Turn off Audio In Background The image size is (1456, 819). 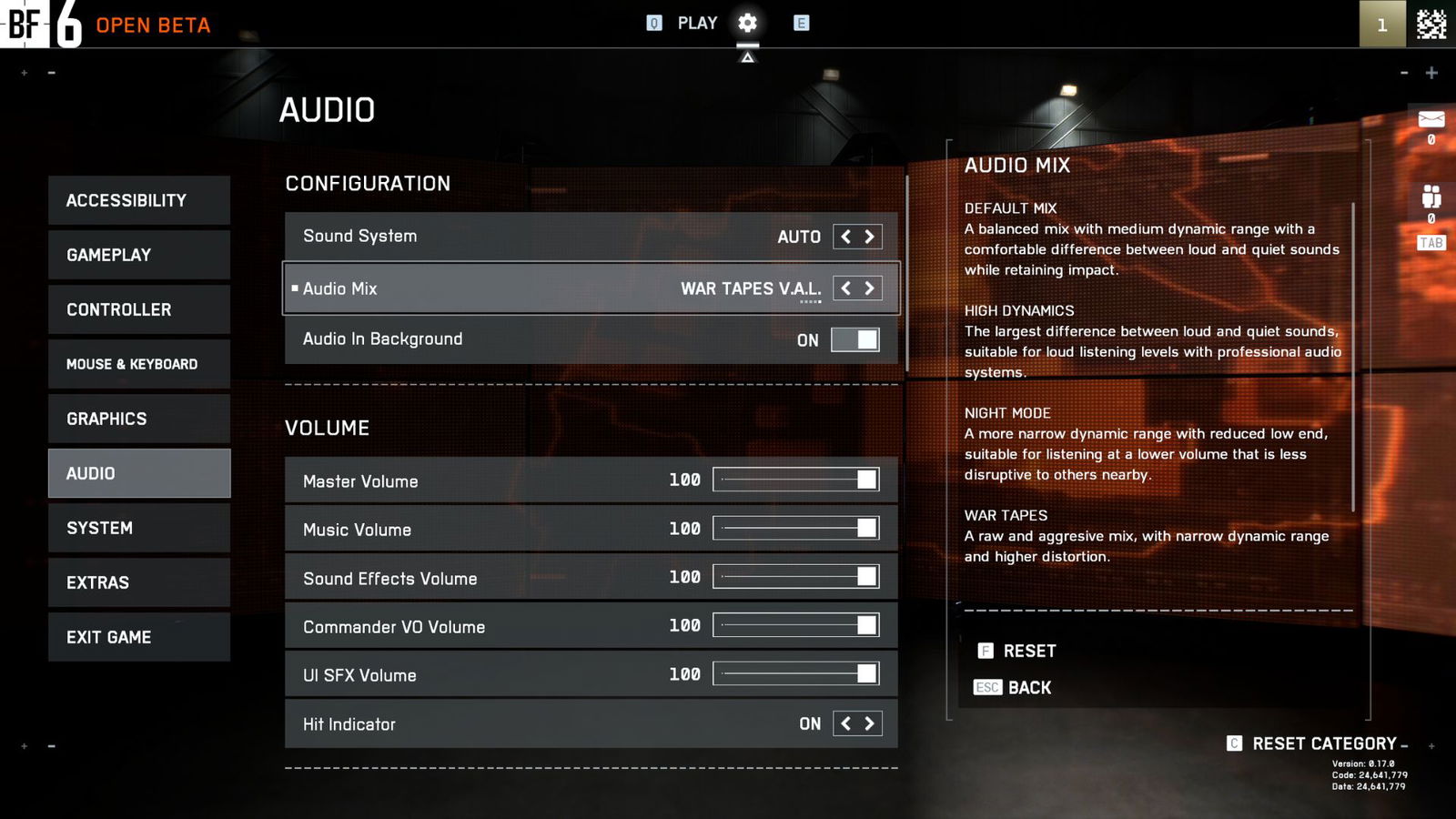pos(856,339)
